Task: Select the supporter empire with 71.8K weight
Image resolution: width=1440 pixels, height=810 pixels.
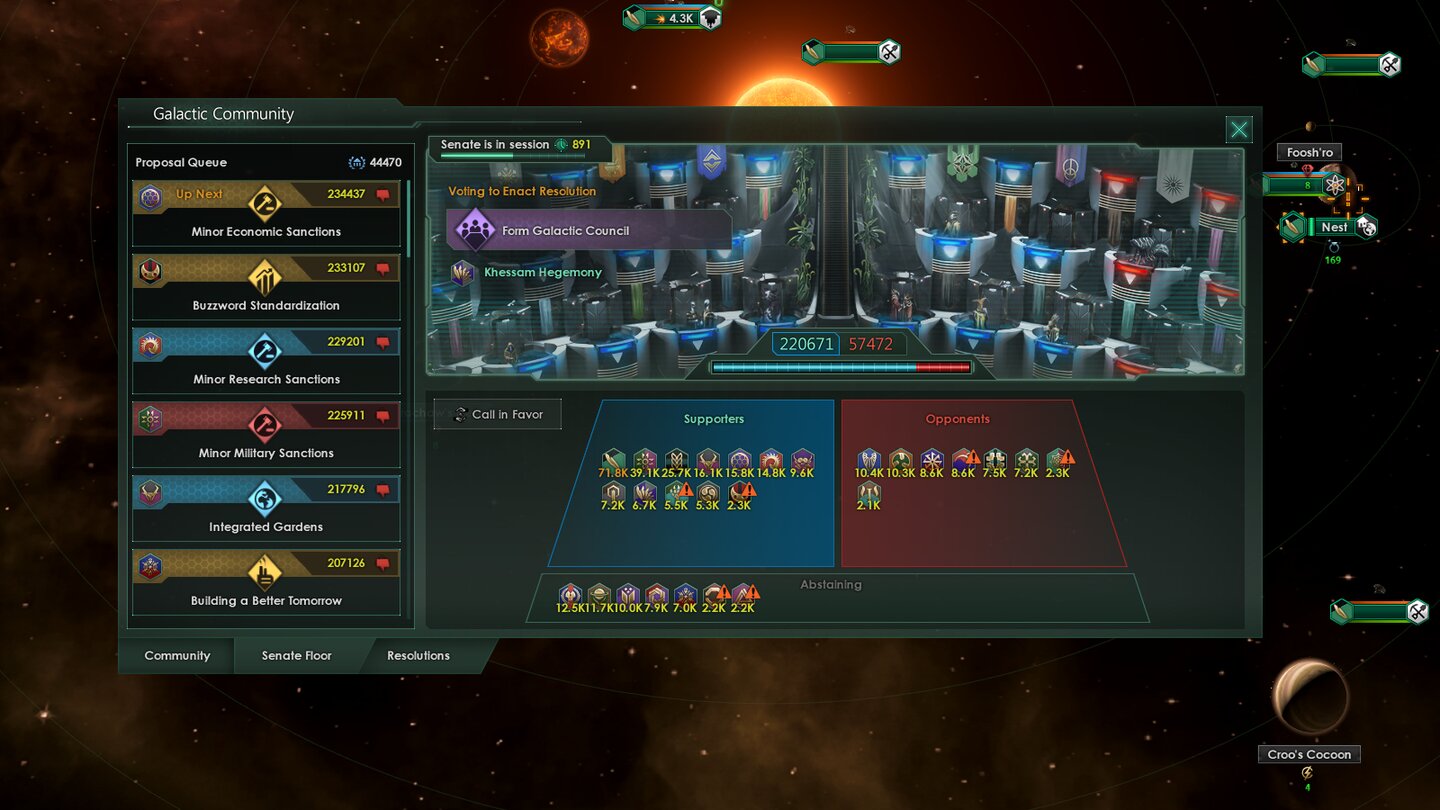Action: 613,461
